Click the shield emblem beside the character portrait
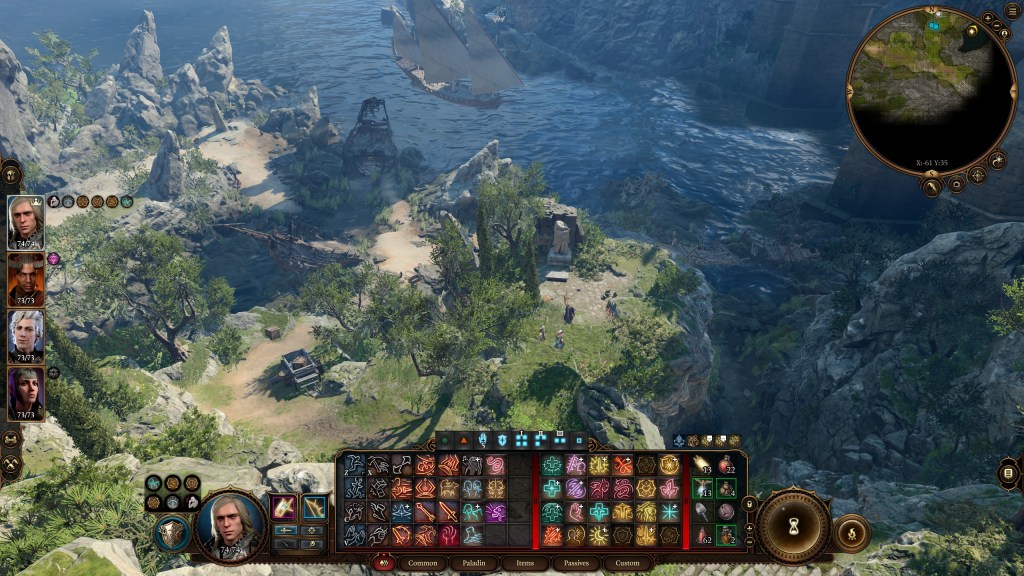The image size is (1024, 576). click(172, 532)
